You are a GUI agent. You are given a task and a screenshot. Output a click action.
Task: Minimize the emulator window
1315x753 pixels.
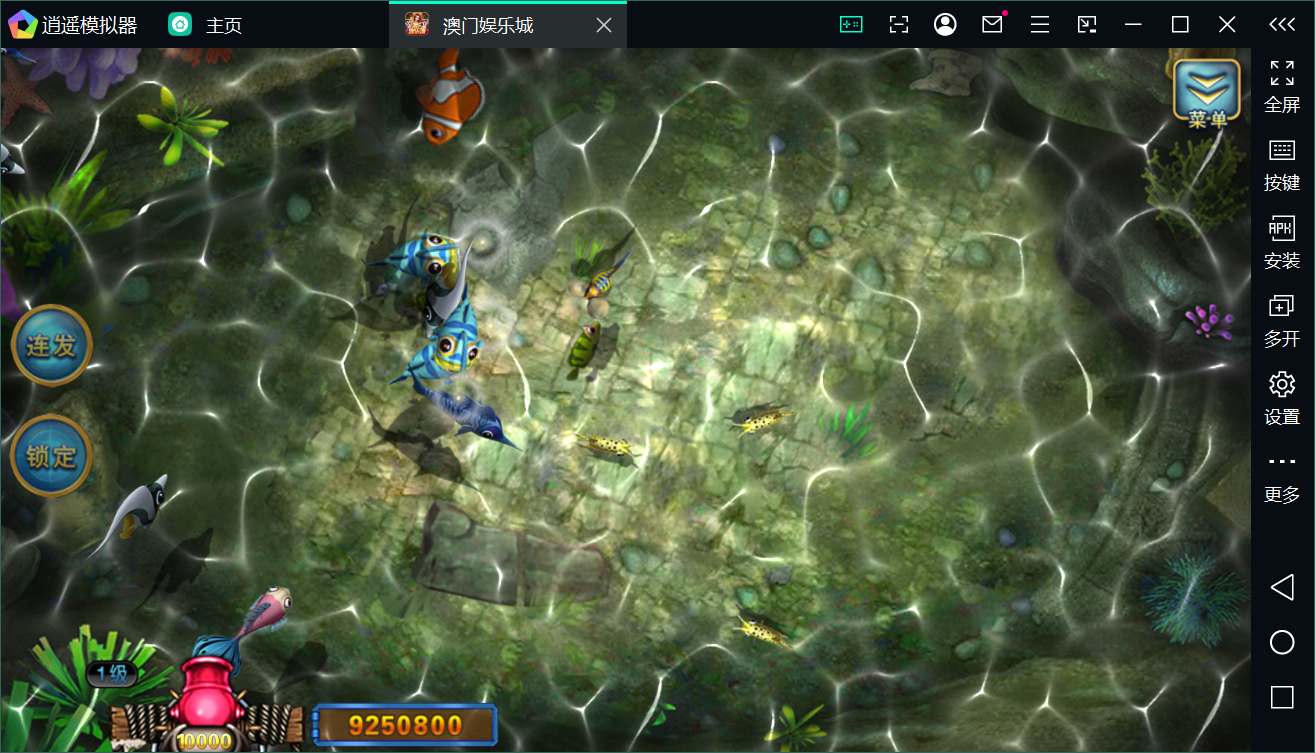coord(1133,25)
